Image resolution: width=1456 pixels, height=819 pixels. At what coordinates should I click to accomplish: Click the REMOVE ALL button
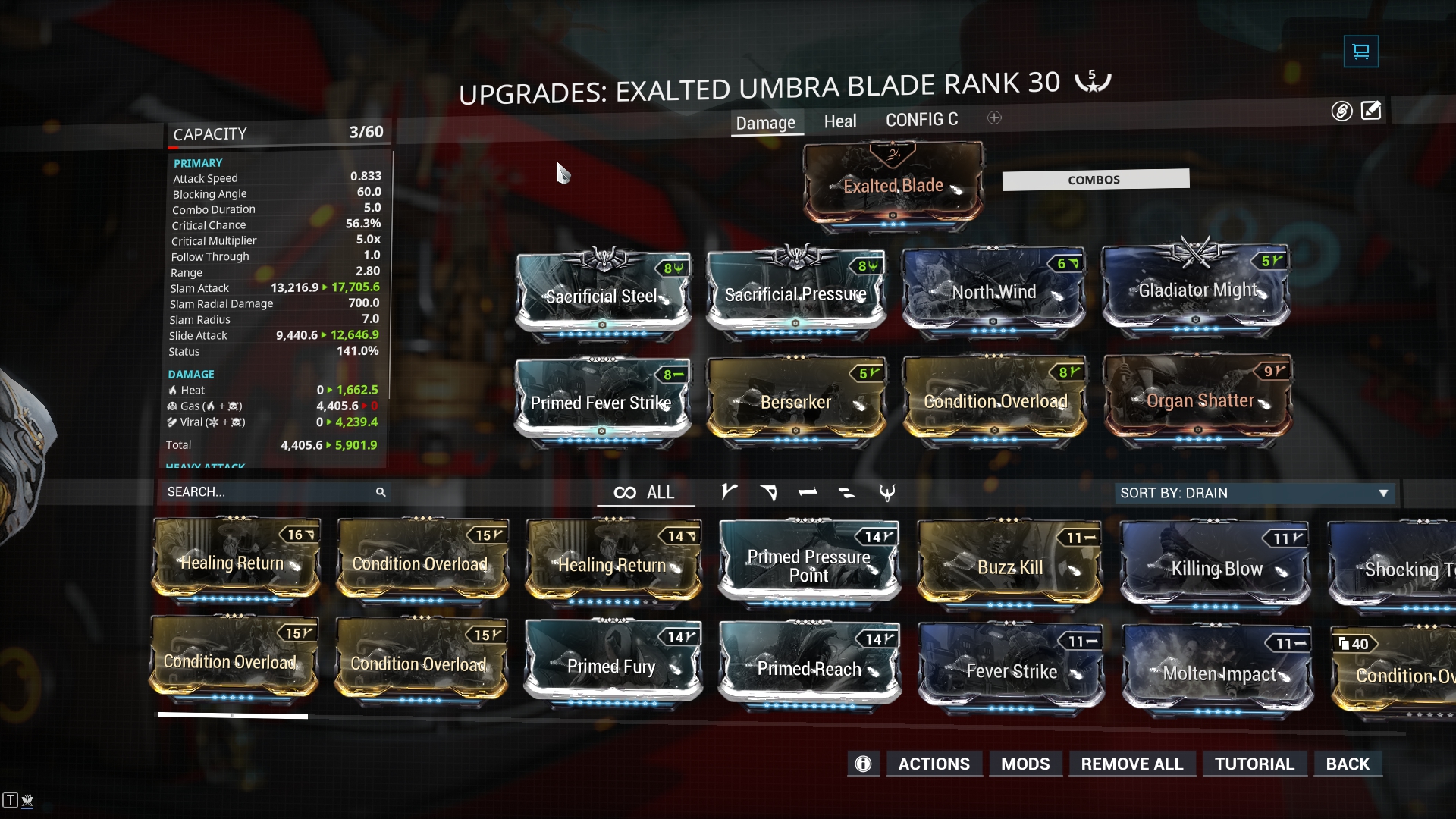coord(1131,764)
